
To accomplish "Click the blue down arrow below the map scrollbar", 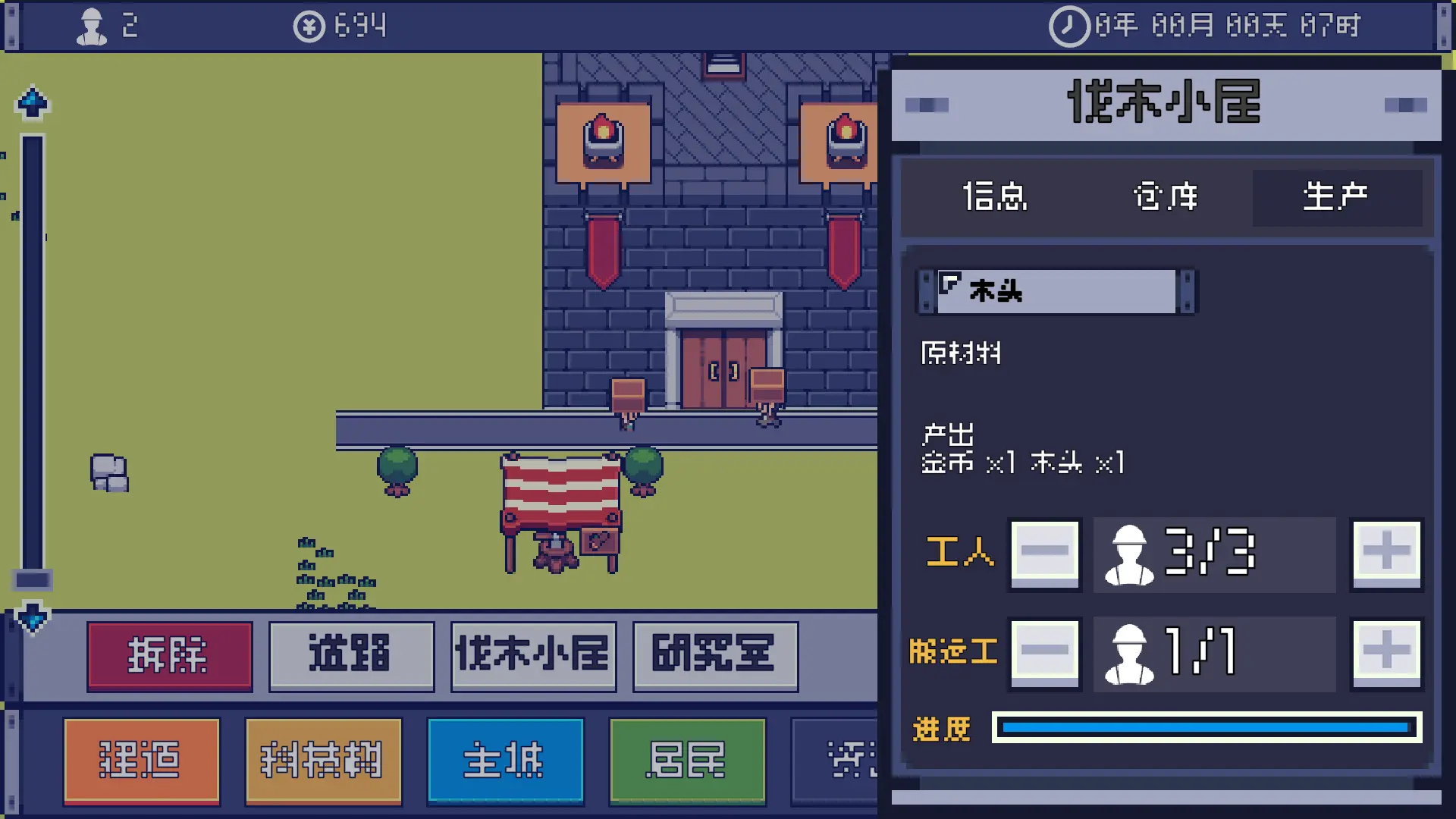I will pos(31,618).
